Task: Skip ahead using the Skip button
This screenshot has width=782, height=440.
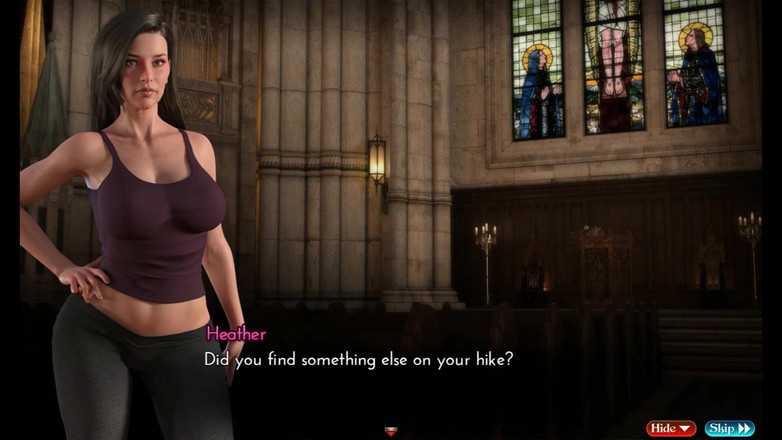Action: (x=729, y=428)
